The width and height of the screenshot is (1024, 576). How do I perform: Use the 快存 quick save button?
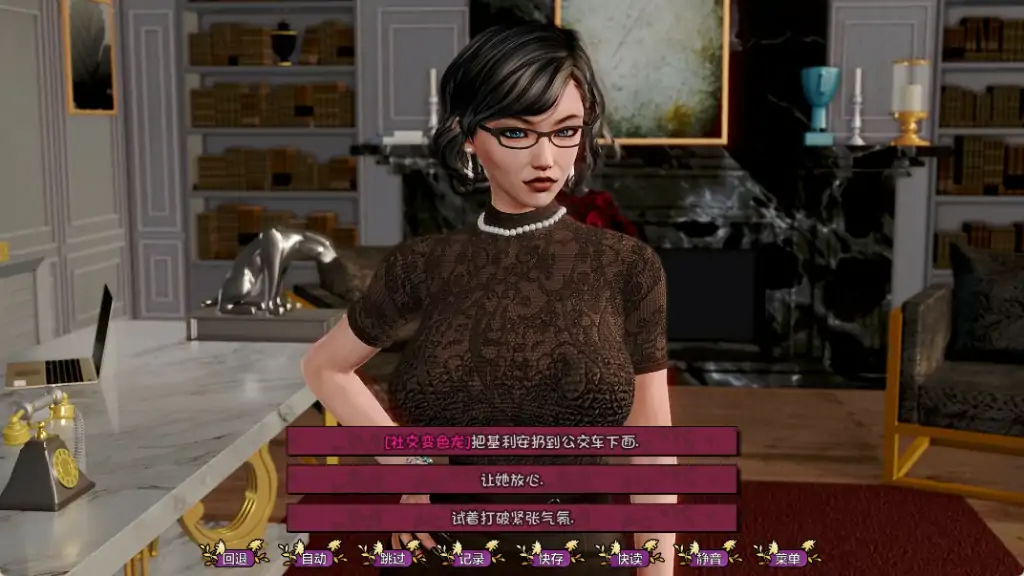[551, 558]
